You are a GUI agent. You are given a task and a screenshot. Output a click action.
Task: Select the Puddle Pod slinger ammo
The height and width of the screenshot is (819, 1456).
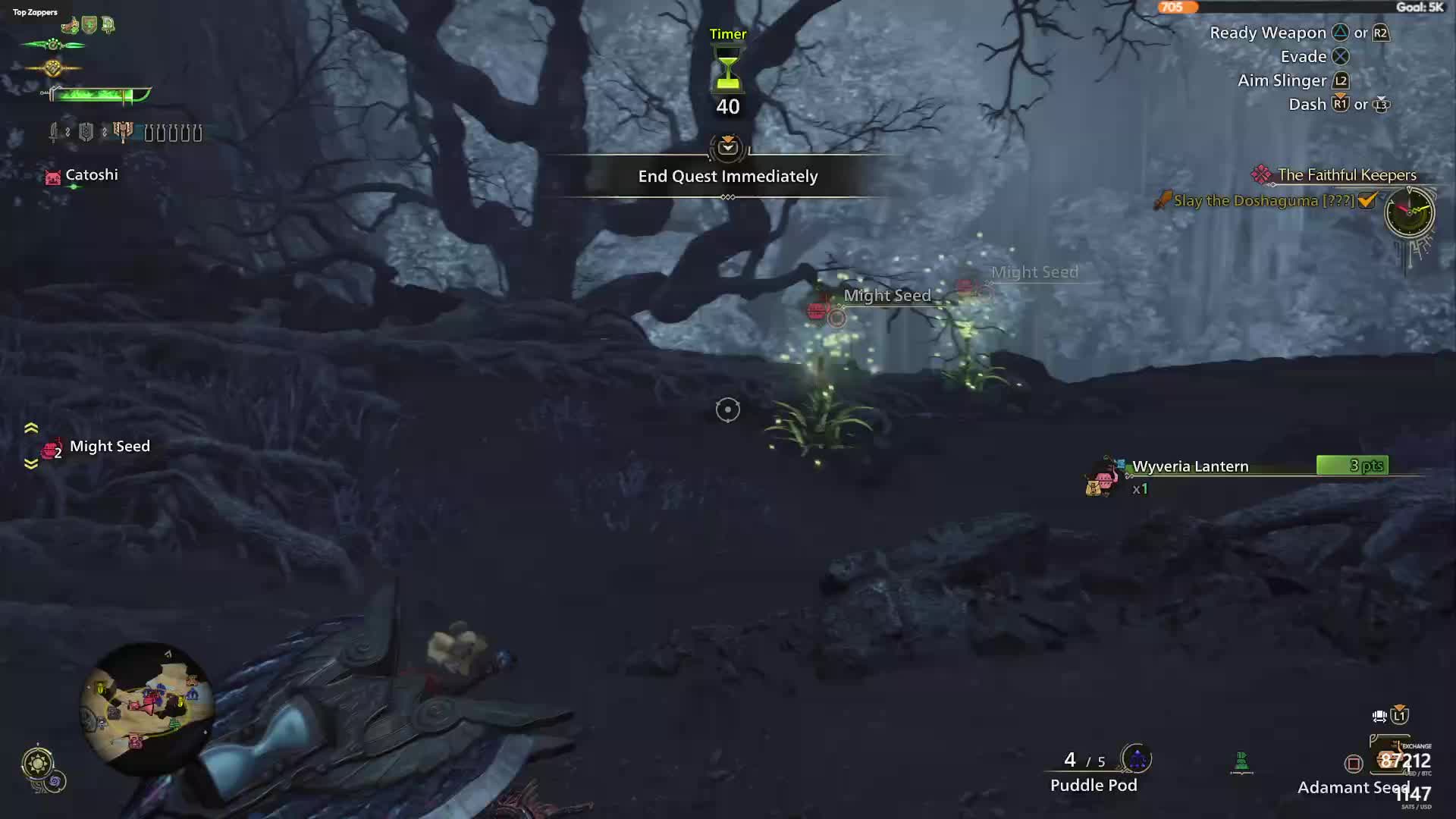coord(1093,785)
